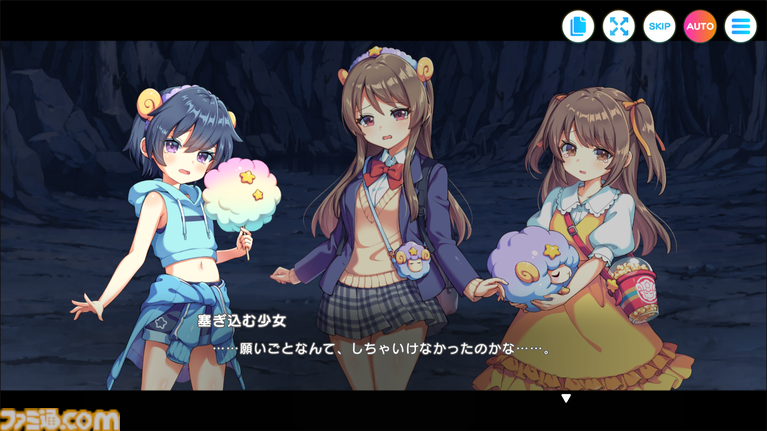Toggle fullscreen with the expand arrows button

[x=619, y=27]
